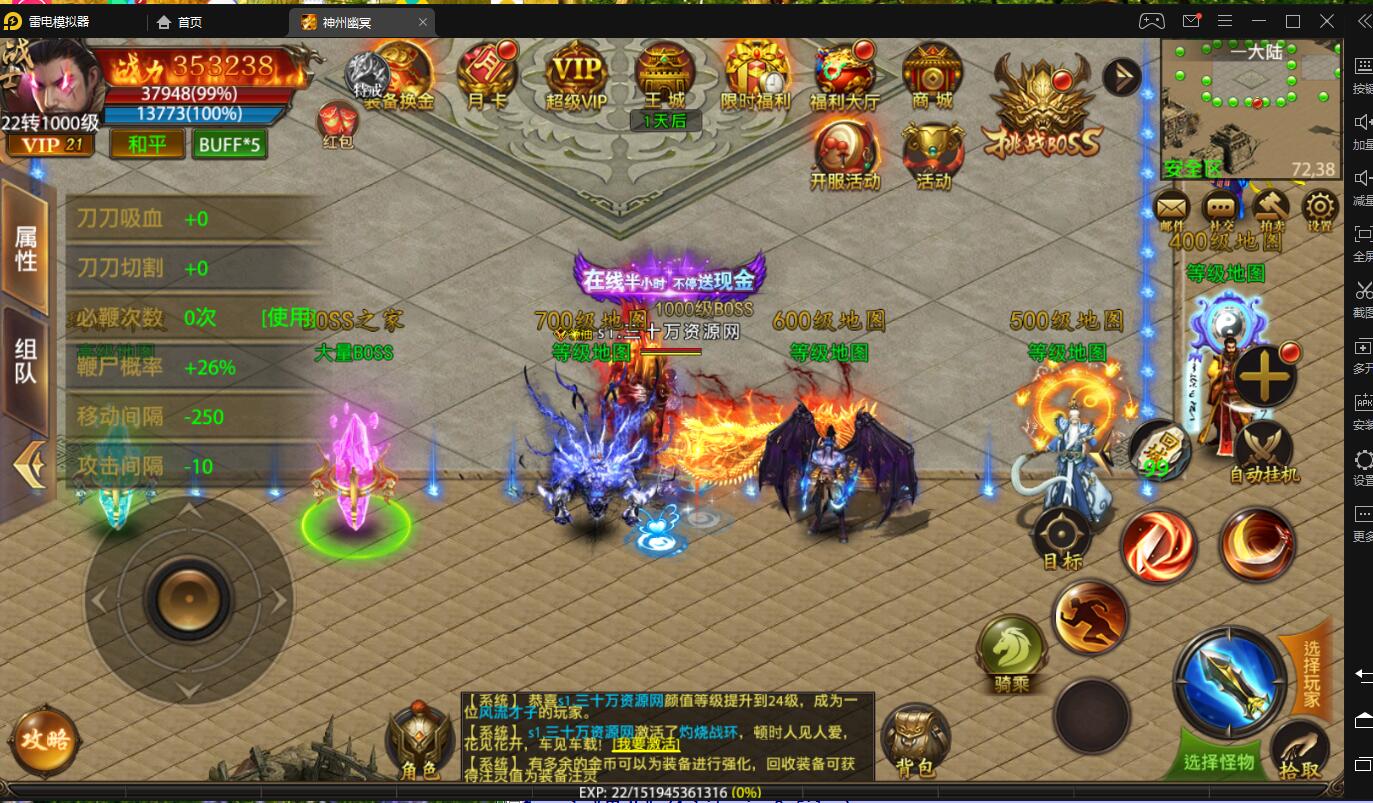
Task: Open the 限时福利 gift icon
Action: [x=754, y=76]
